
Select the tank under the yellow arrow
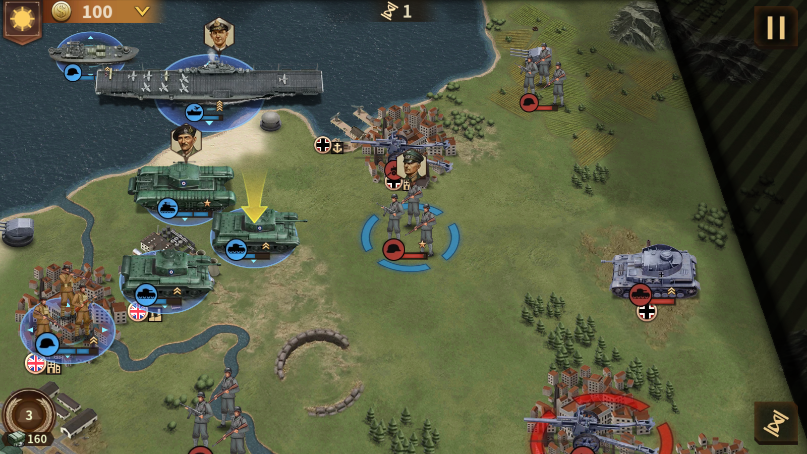(255, 231)
